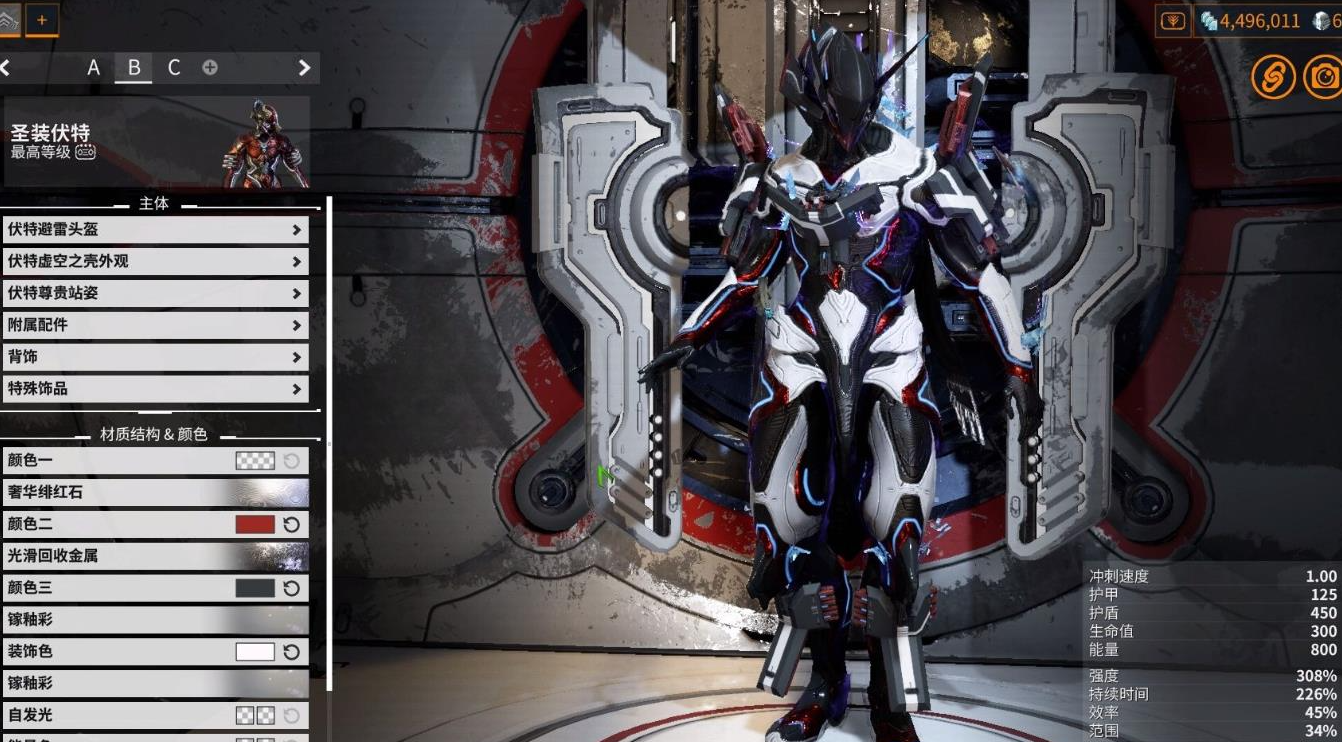Screen dimensions: 1342x742
Task: Go to the next config with right arrow
Action: (x=304, y=68)
